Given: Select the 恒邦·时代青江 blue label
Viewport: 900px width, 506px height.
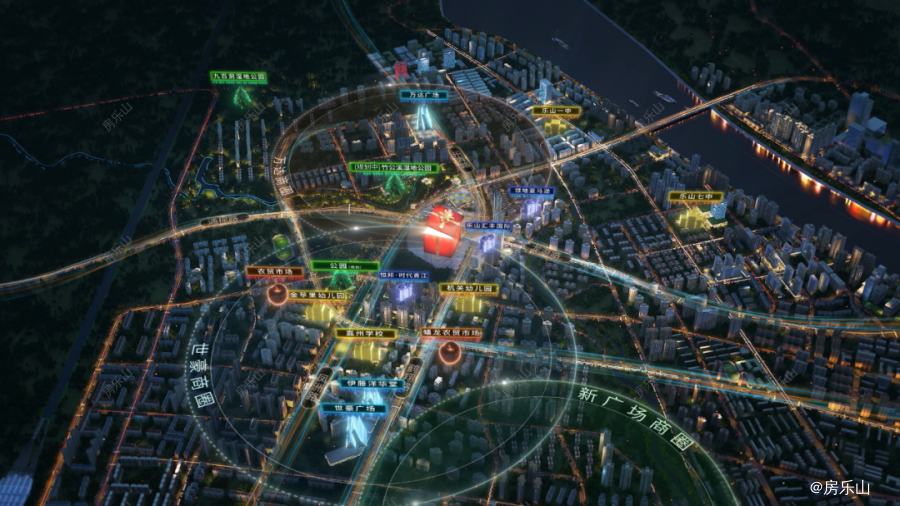Looking at the screenshot, I should point(401,273).
